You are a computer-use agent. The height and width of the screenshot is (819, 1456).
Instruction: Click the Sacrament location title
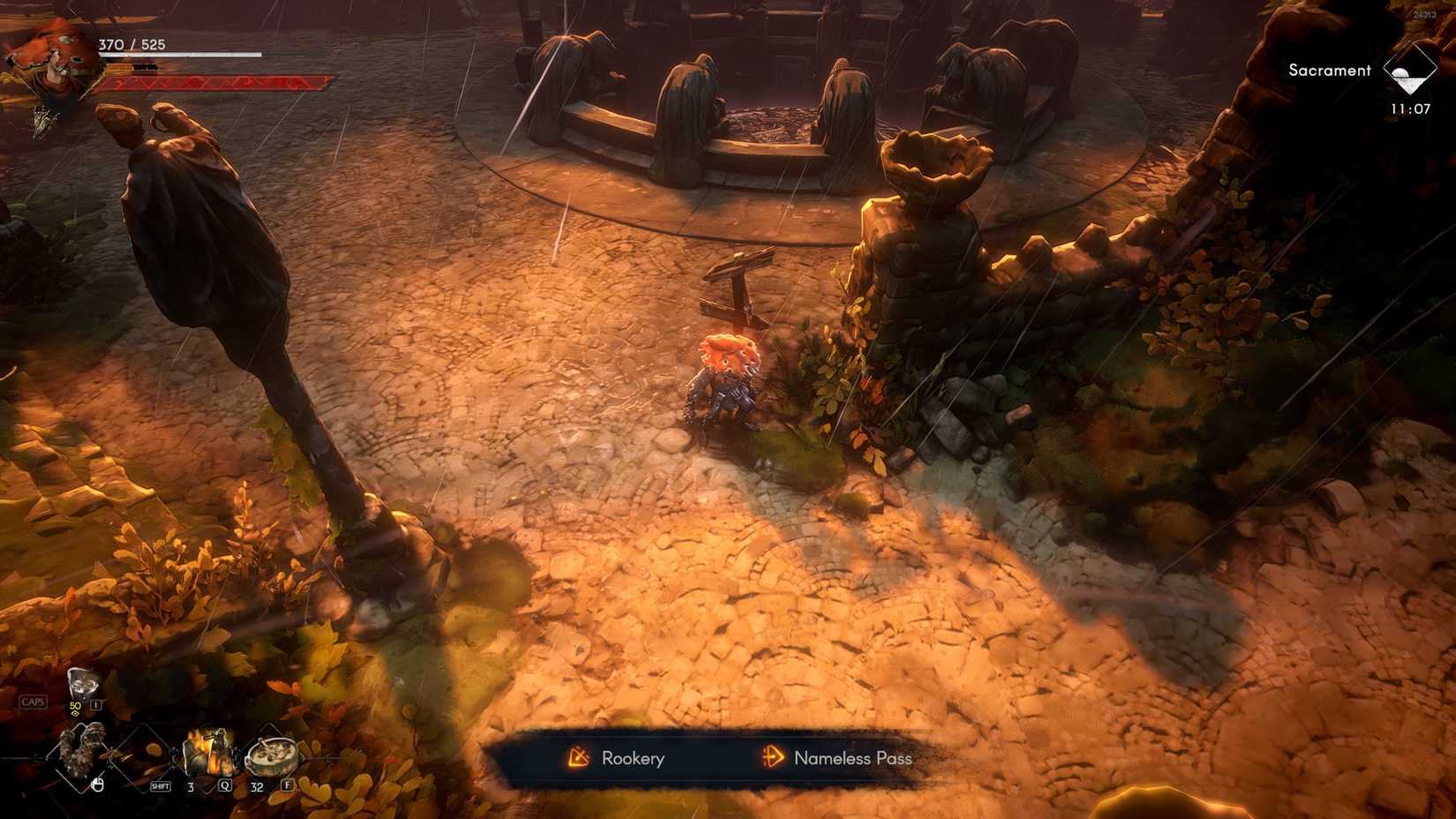(x=1329, y=70)
